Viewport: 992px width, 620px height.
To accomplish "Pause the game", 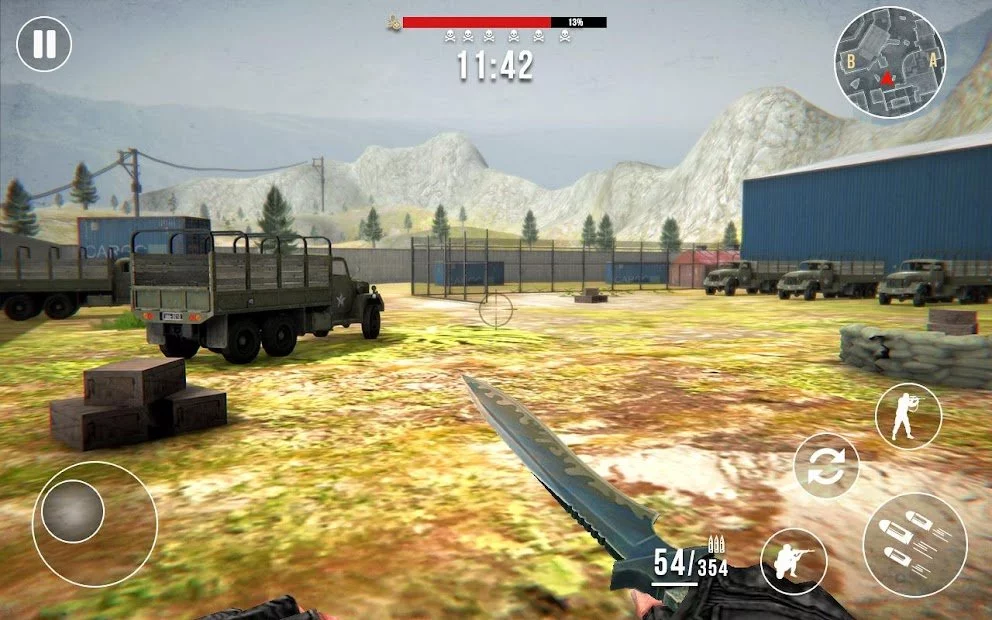I will pos(44,44).
